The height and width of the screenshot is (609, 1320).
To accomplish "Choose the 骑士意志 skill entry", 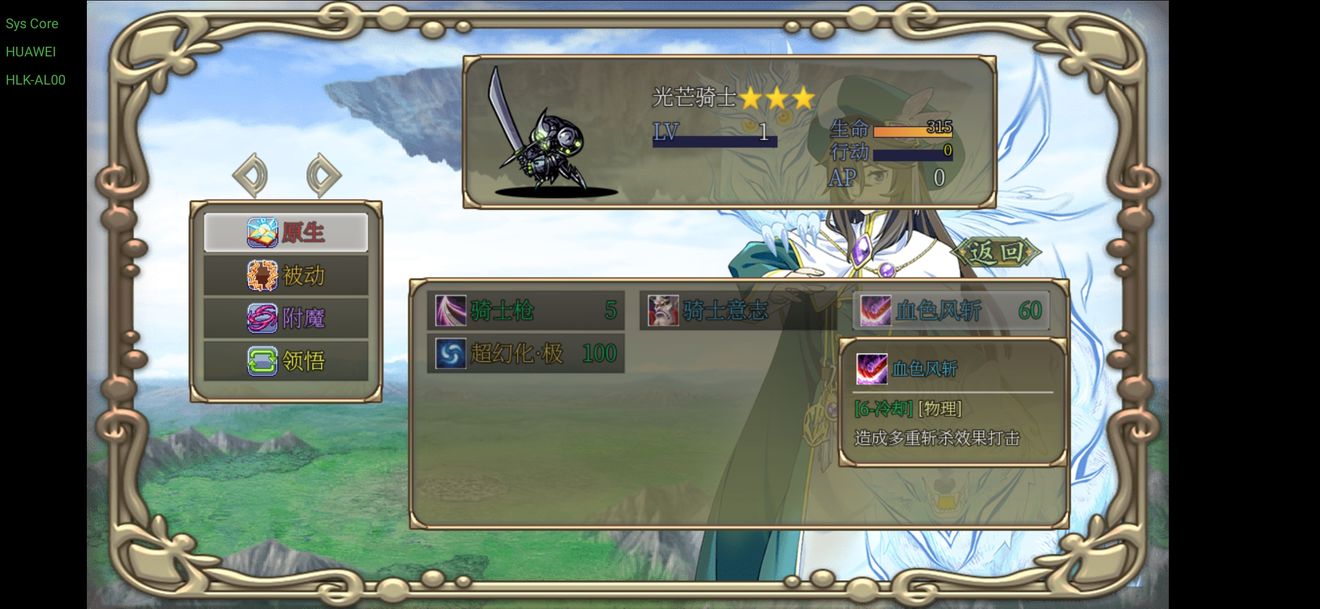I will (x=737, y=310).
